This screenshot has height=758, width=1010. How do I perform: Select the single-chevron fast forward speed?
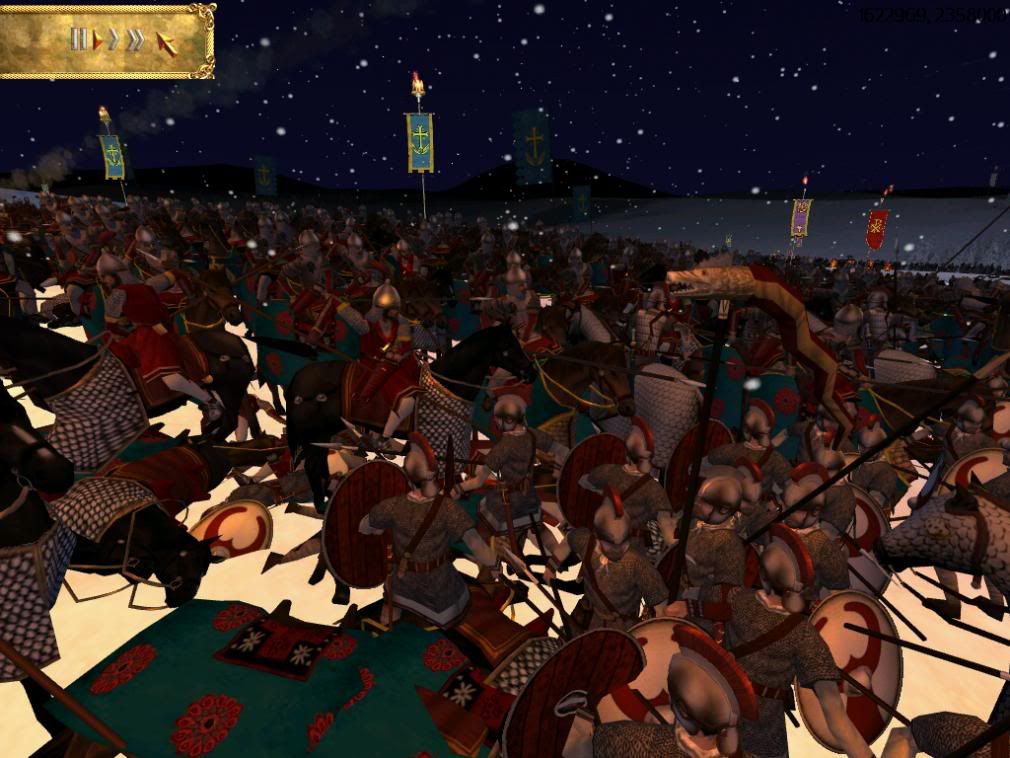(x=114, y=41)
